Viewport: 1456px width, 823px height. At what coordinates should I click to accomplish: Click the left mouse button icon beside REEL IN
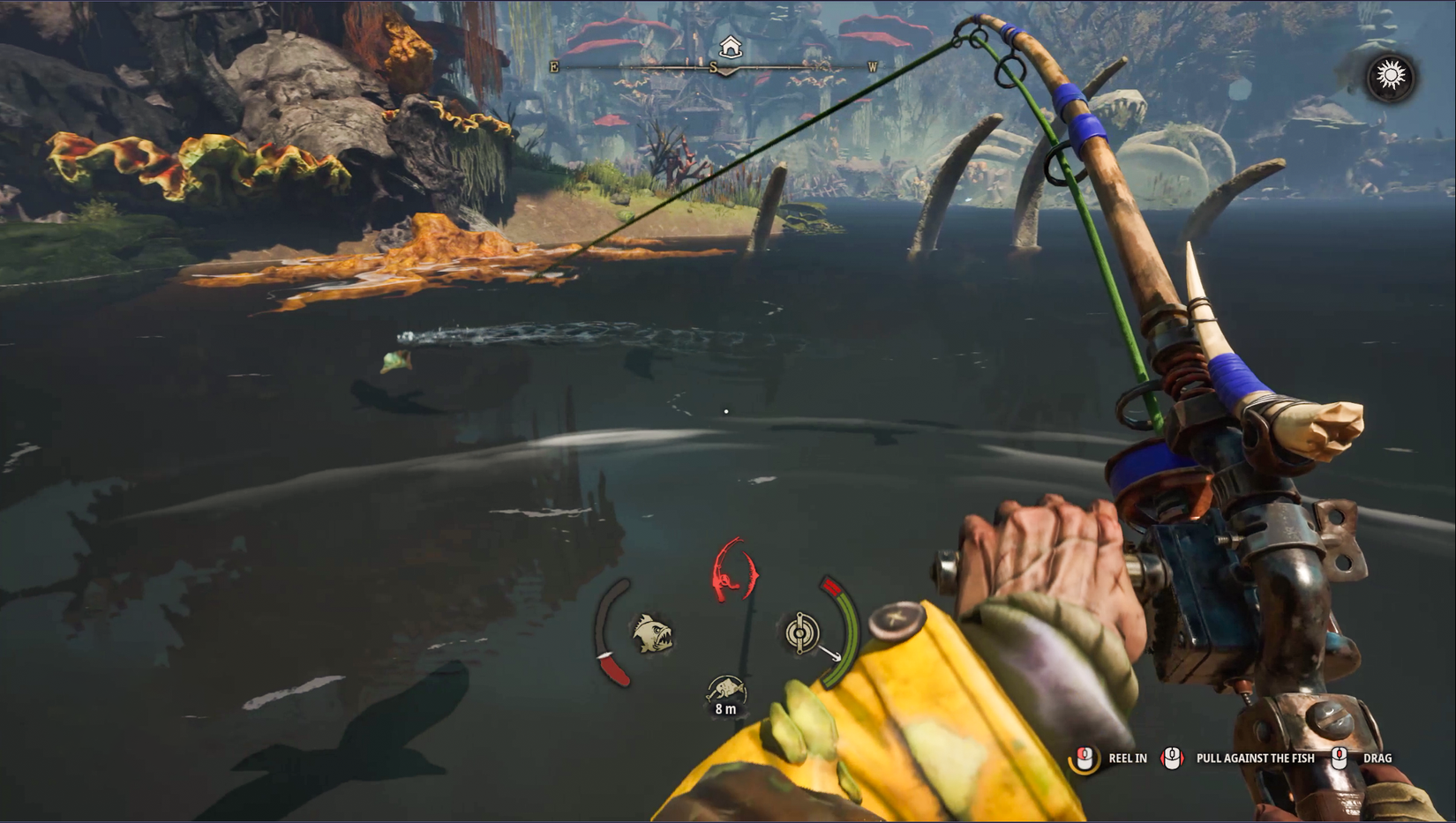click(1084, 758)
